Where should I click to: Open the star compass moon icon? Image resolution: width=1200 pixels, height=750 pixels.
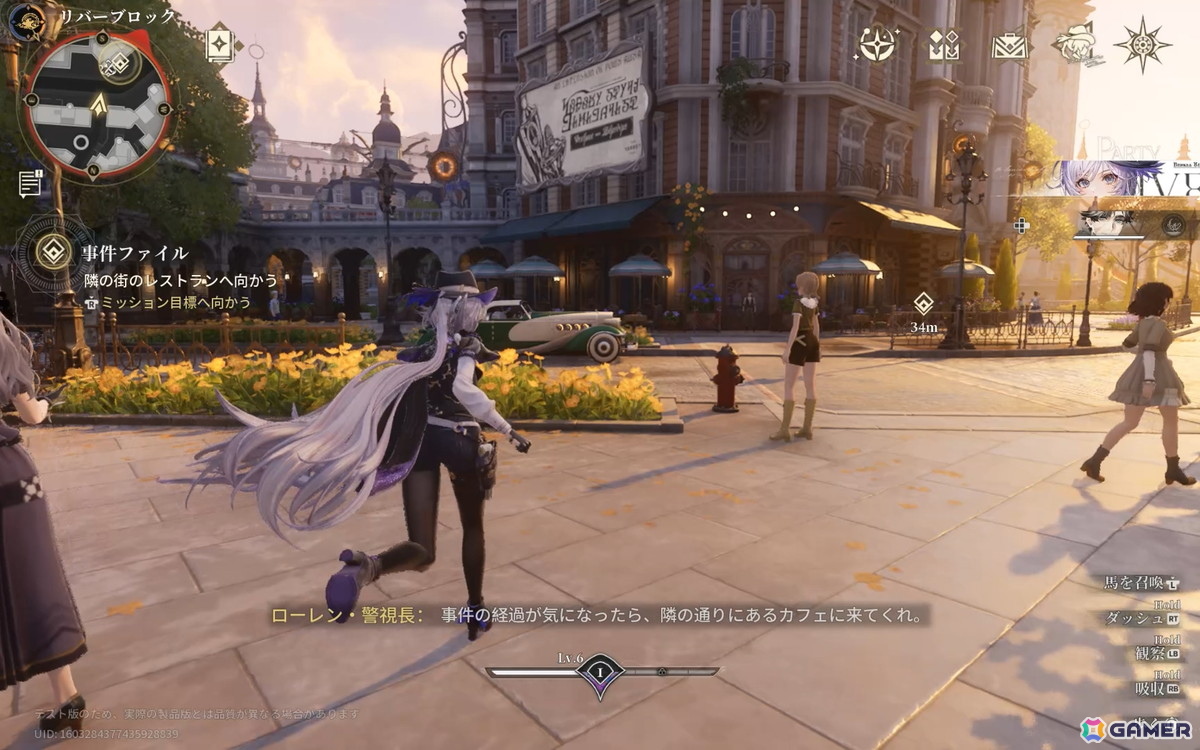click(x=877, y=44)
